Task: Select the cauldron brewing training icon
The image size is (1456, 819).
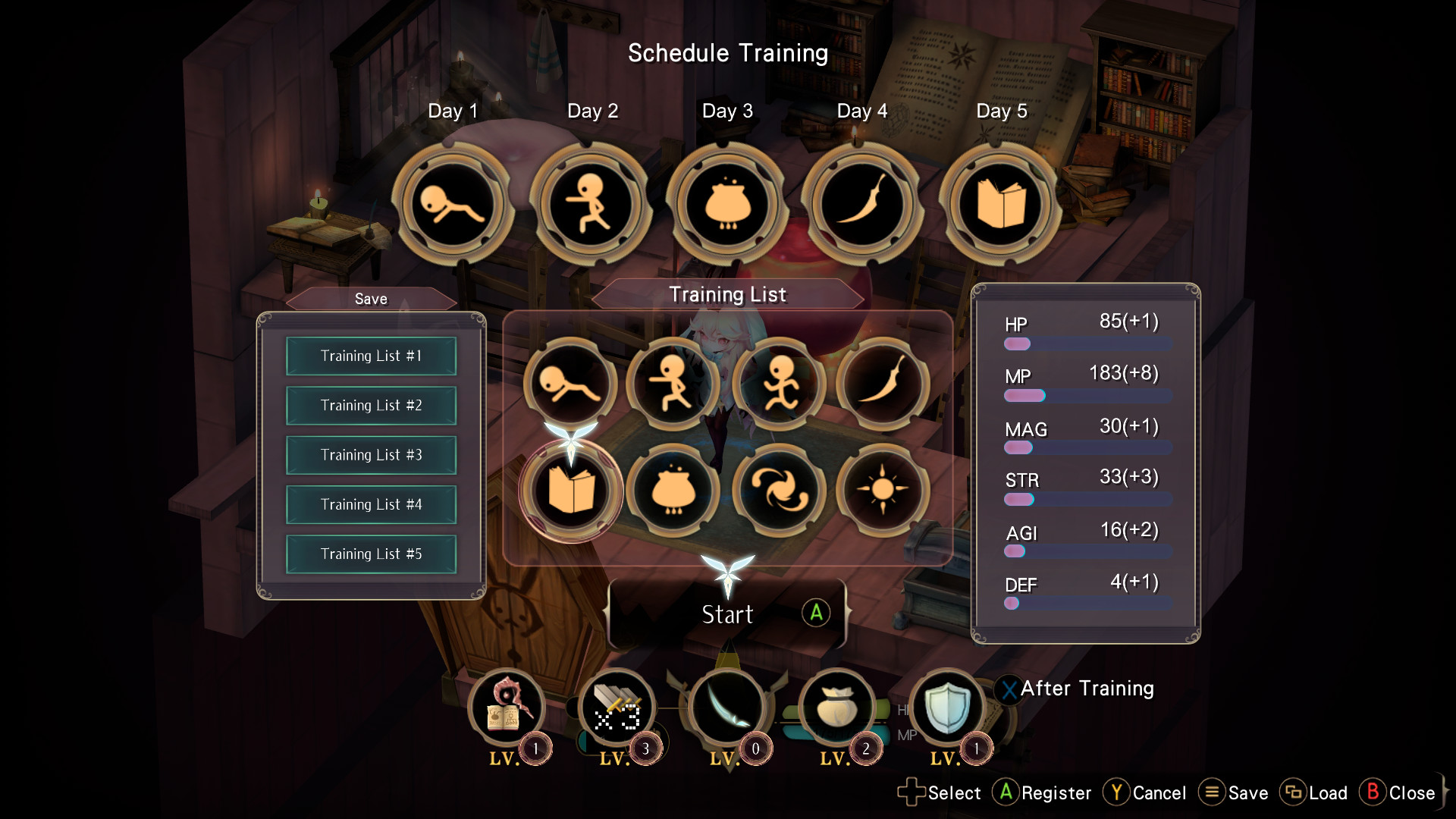Action: click(673, 491)
